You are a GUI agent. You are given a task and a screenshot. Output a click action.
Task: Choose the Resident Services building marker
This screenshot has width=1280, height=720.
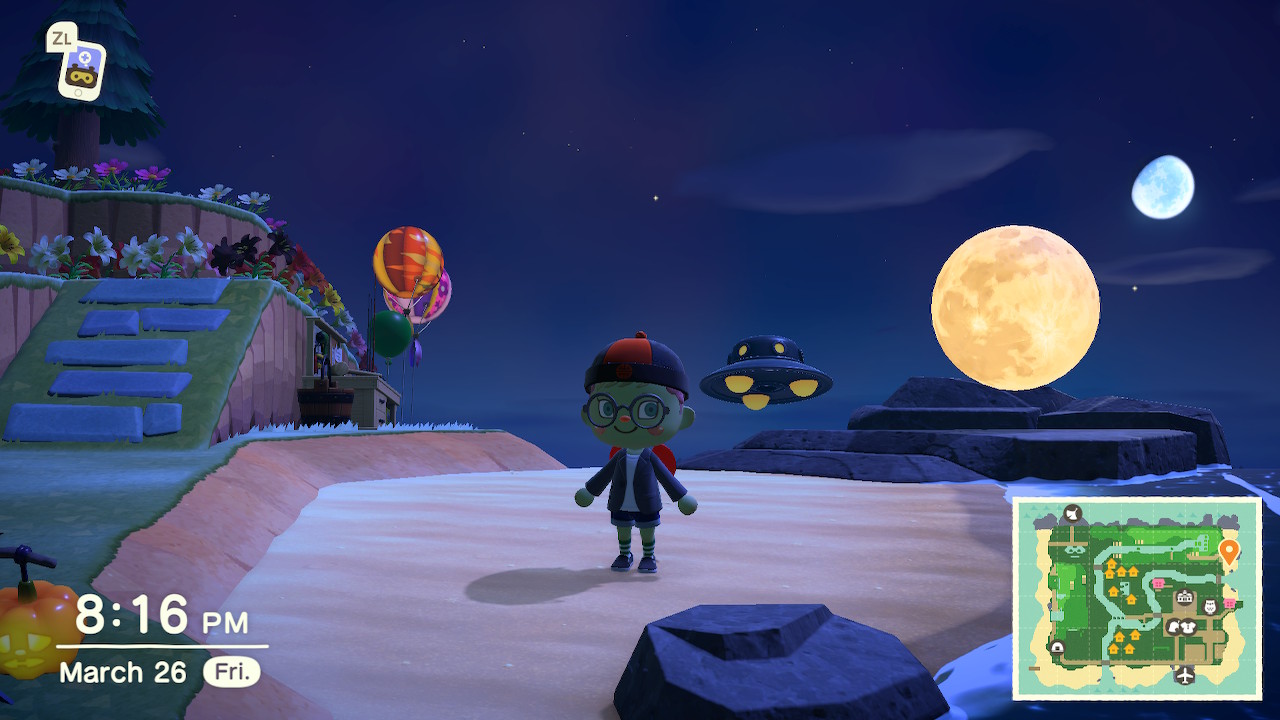1185,598
